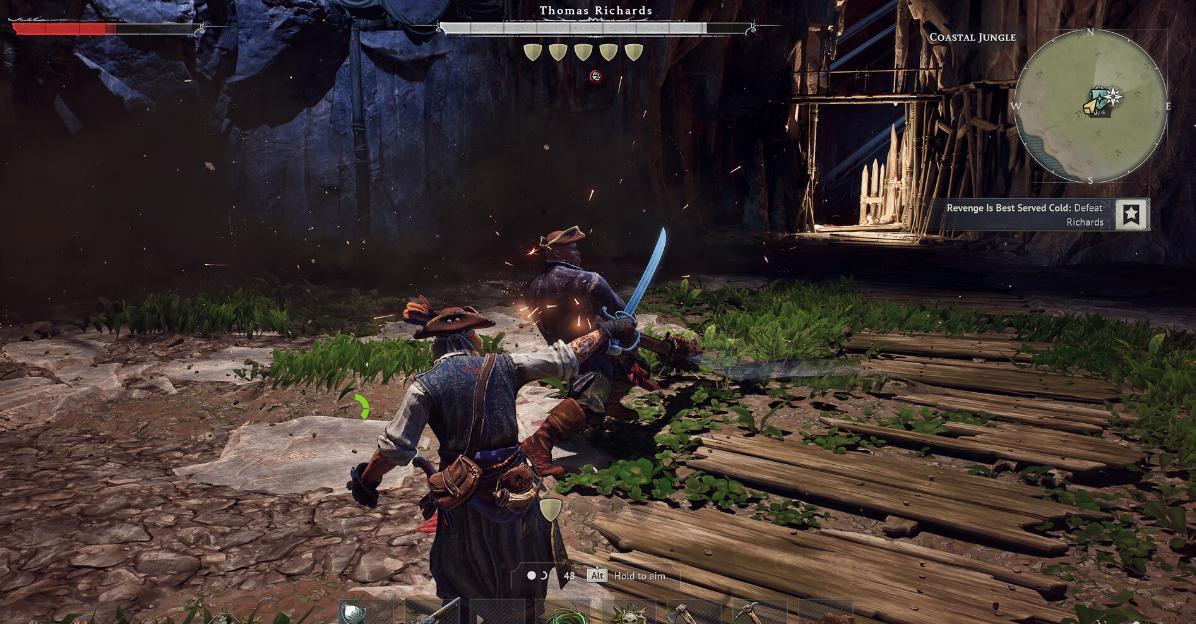Equip the pickaxe from the hotbar
Viewport: 1196px width, 624px height.
click(745, 612)
